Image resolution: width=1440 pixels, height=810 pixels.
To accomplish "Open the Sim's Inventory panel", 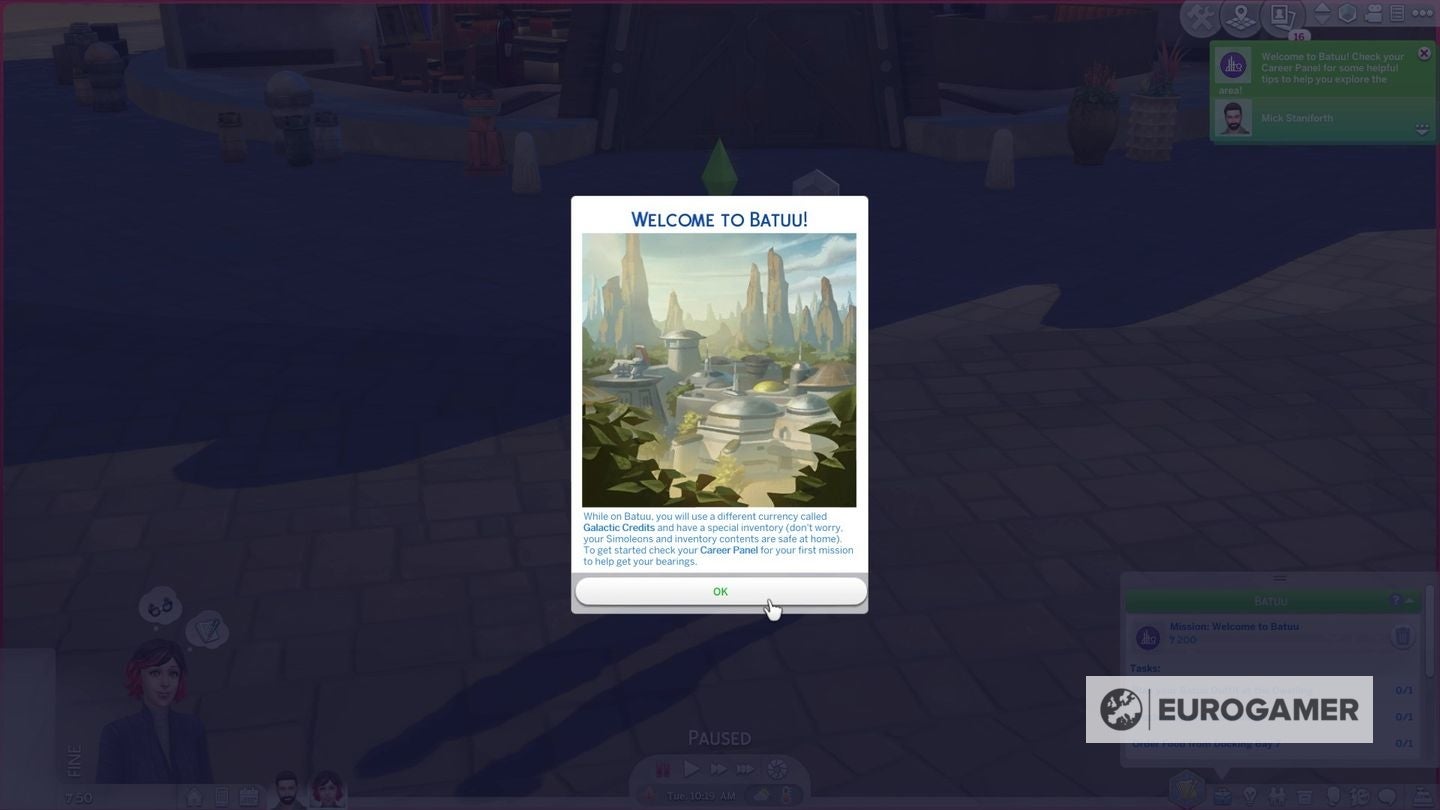I will click(1305, 796).
